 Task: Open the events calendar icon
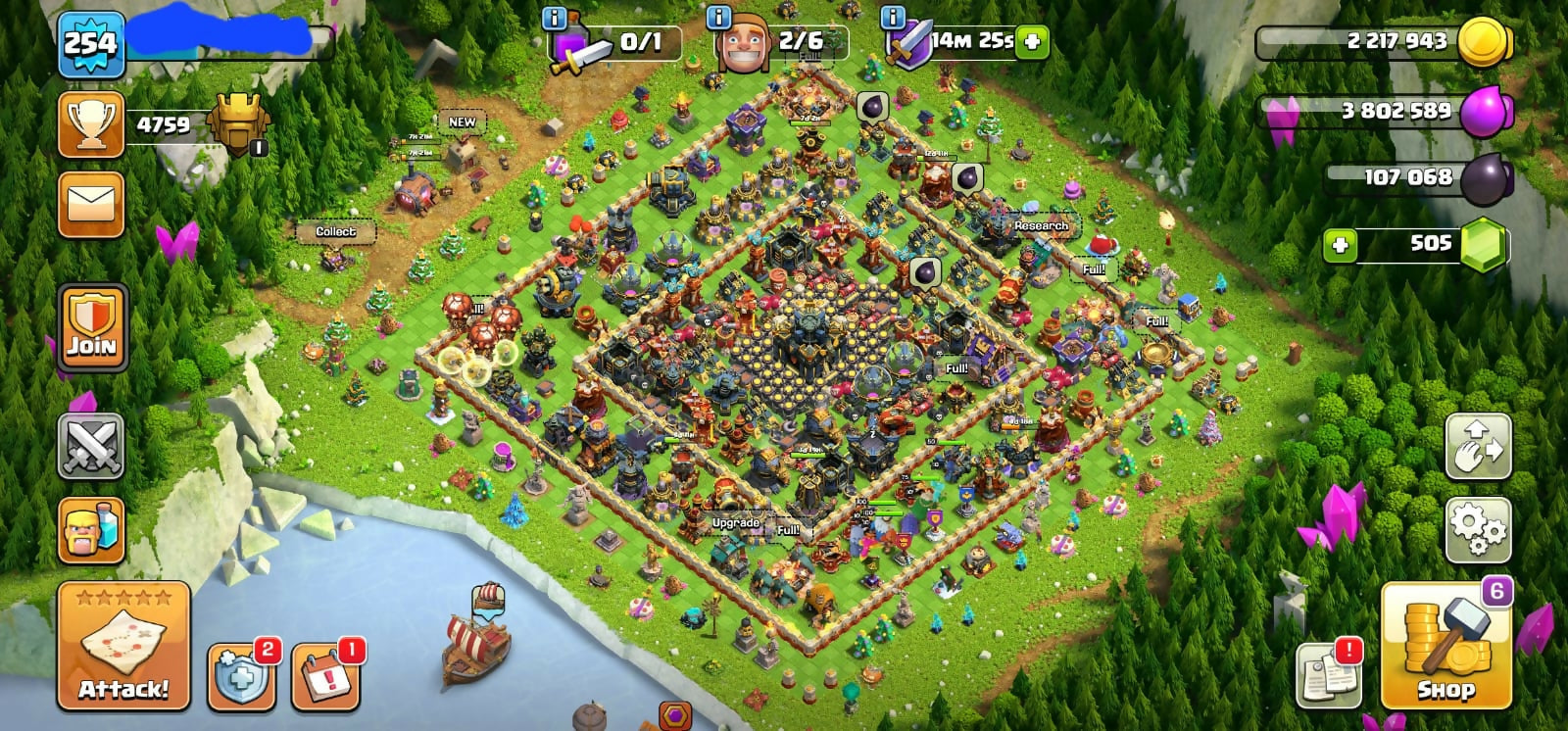(x=325, y=675)
